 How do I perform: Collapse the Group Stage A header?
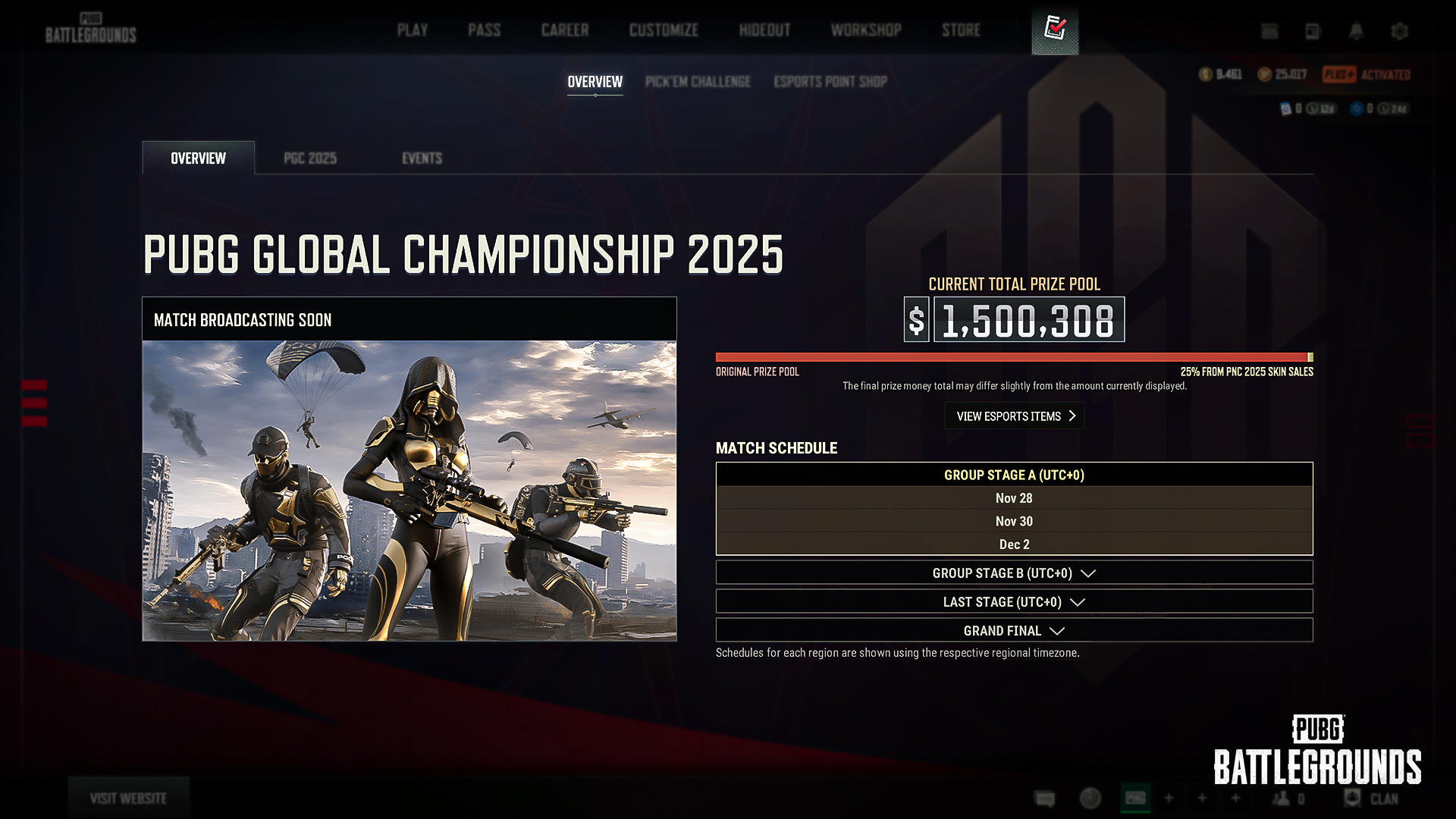click(1014, 475)
